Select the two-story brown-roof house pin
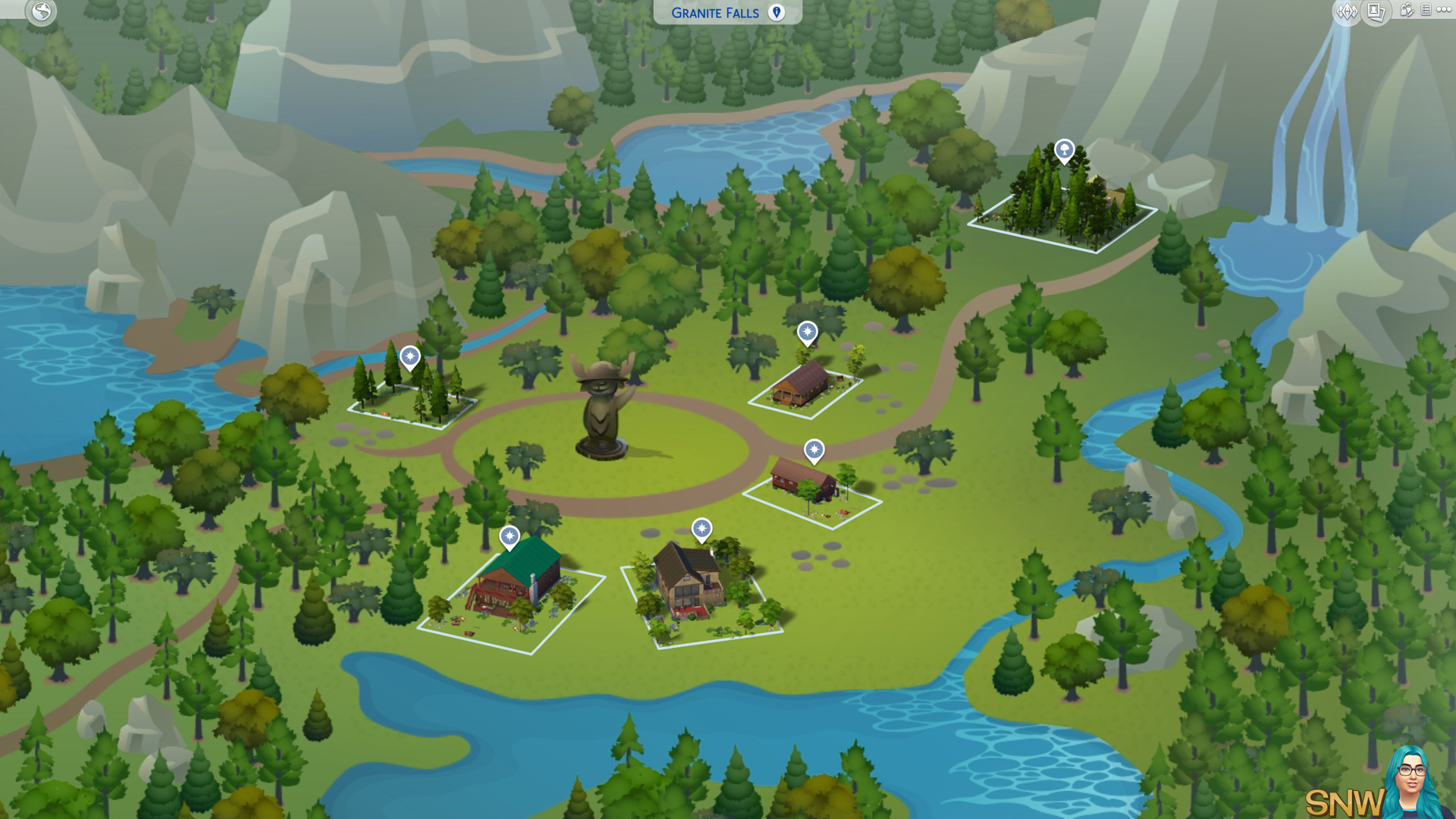The height and width of the screenshot is (819, 1456). click(701, 528)
